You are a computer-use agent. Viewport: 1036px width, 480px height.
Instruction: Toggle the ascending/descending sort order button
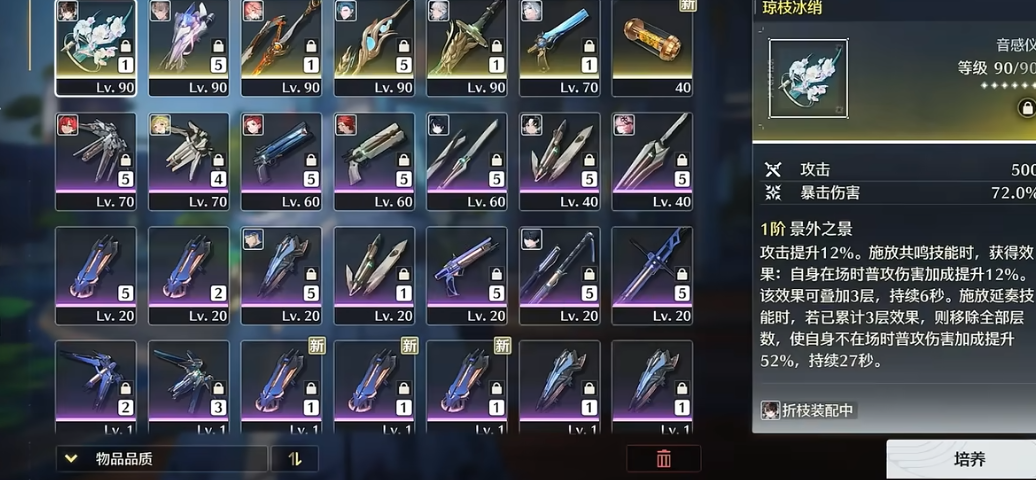(295, 459)
